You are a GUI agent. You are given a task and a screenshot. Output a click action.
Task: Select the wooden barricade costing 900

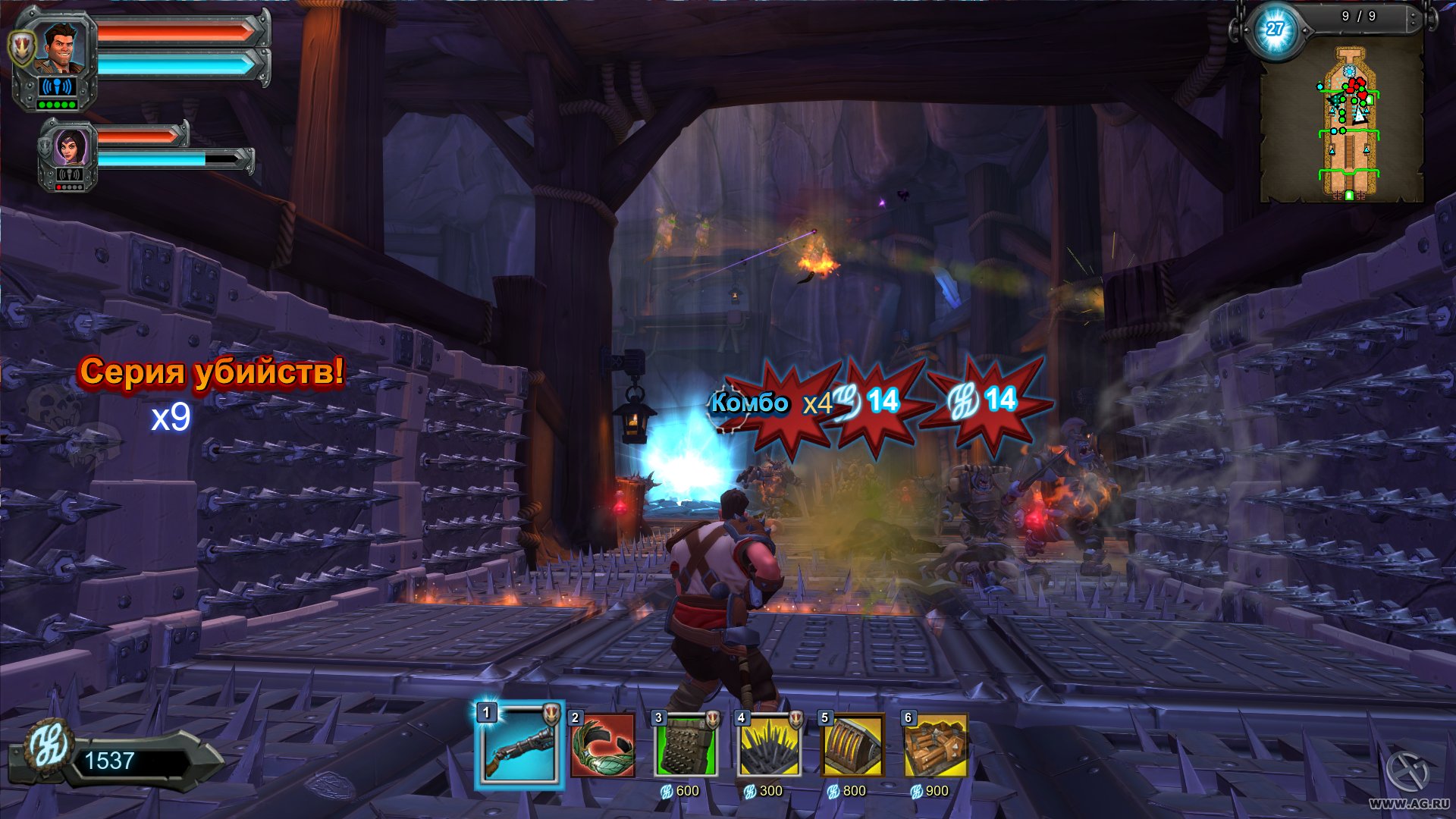[936, 746]
